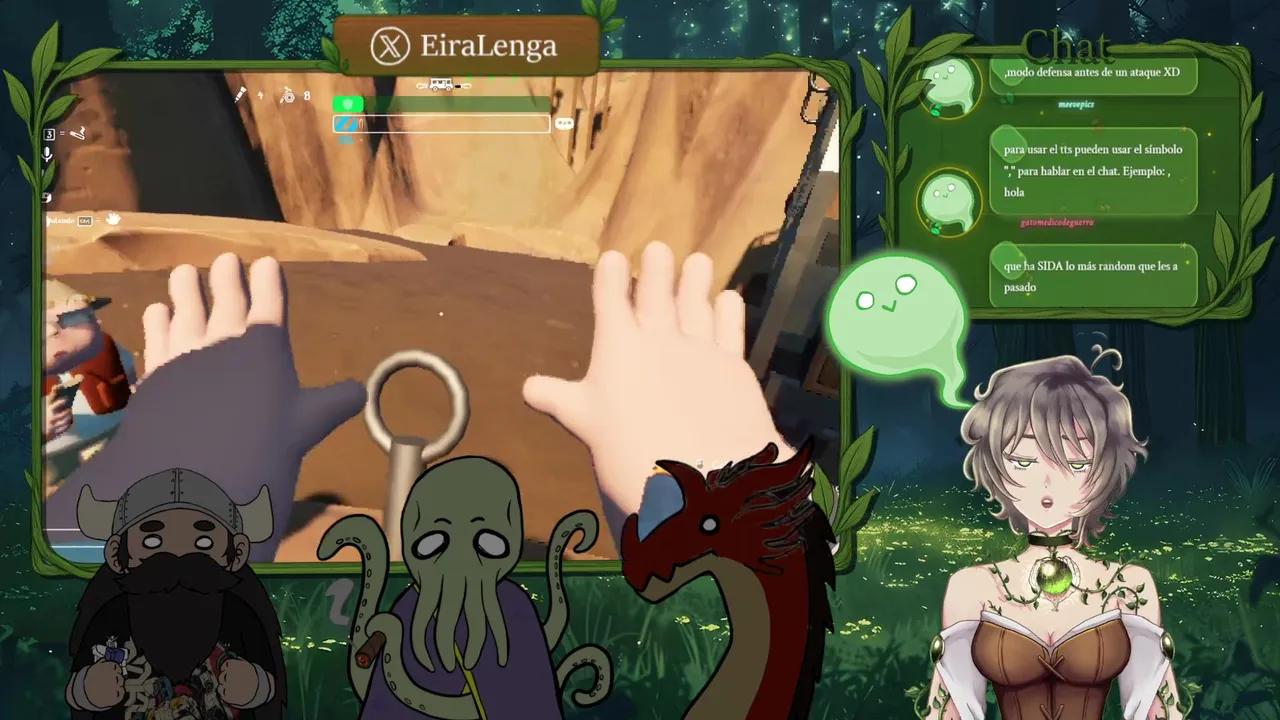Click the ghost avatar beside the defensa message
The width and height of the screenshot is (1280, 720).
pos(946,86)
